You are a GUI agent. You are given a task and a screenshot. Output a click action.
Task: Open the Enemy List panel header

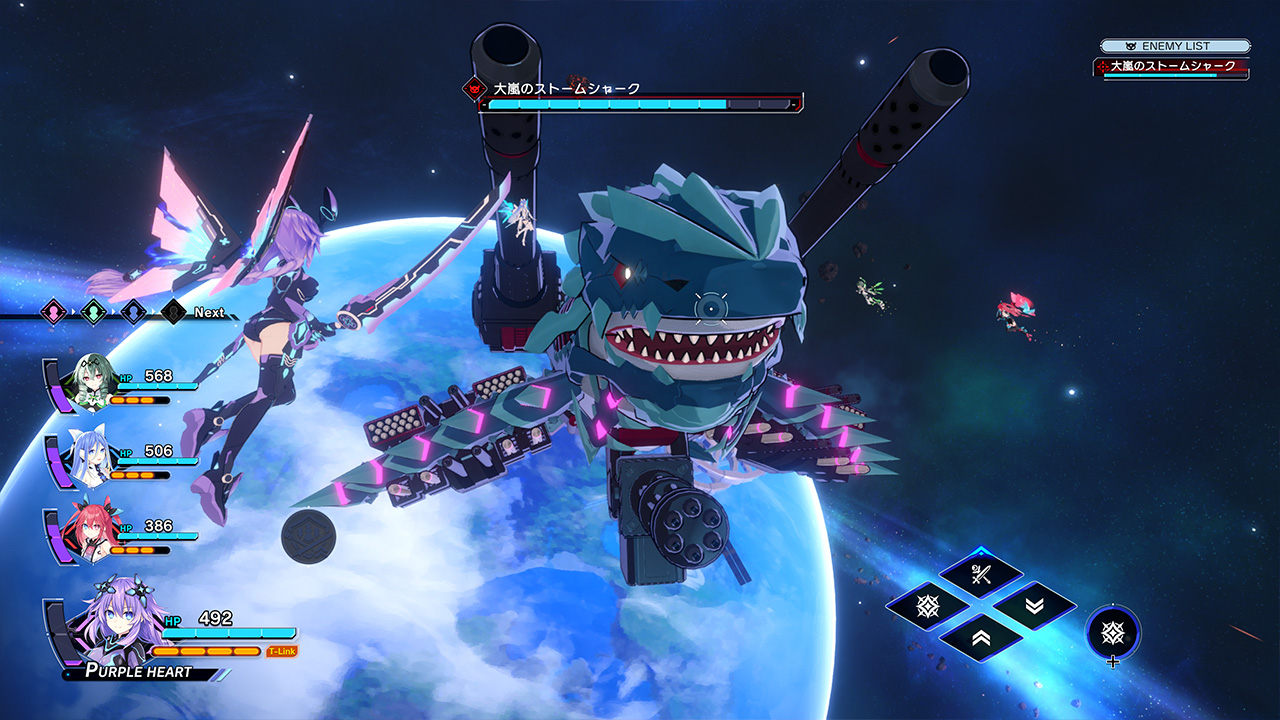pyautogui.click(x=1175, y=46)
